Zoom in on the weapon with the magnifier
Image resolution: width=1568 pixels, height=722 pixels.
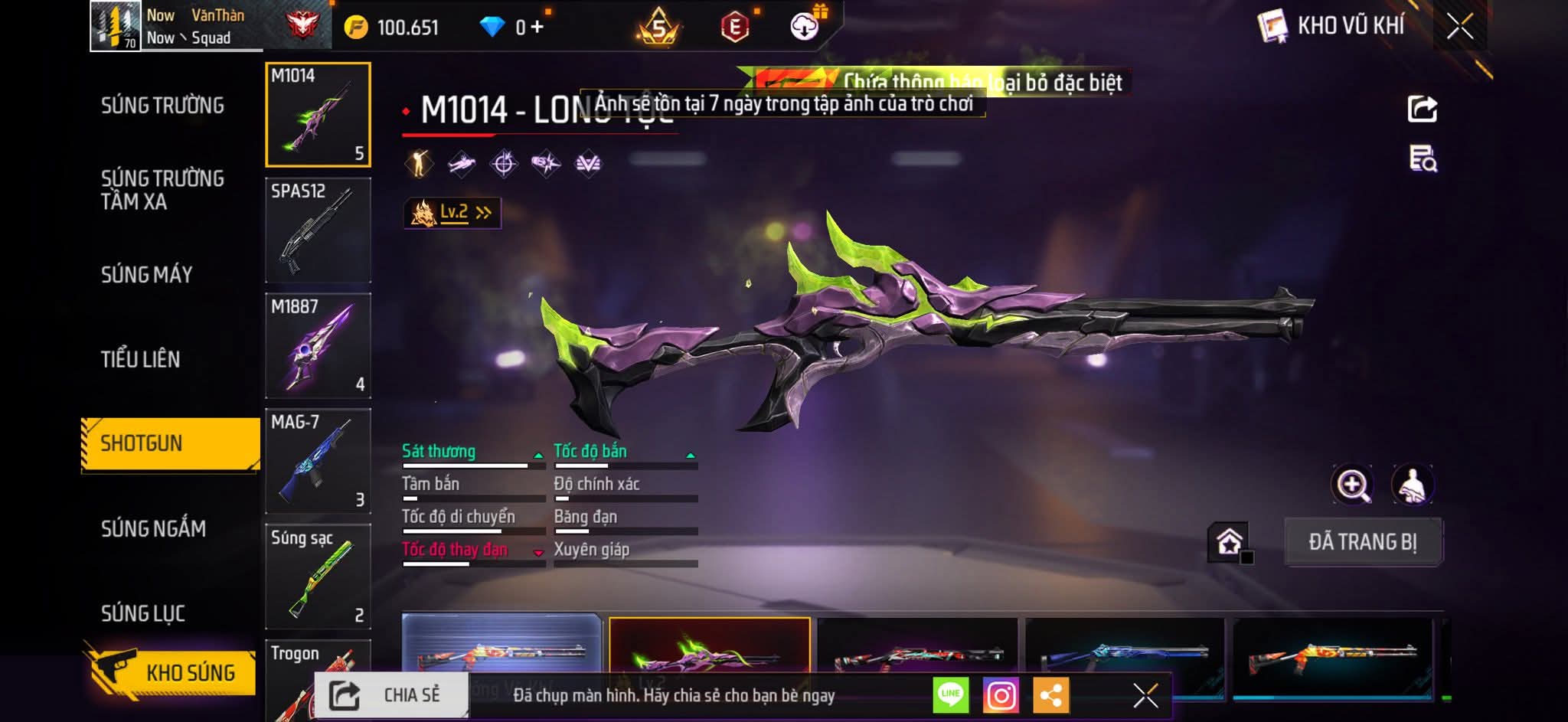click(x=1352, y=485)
